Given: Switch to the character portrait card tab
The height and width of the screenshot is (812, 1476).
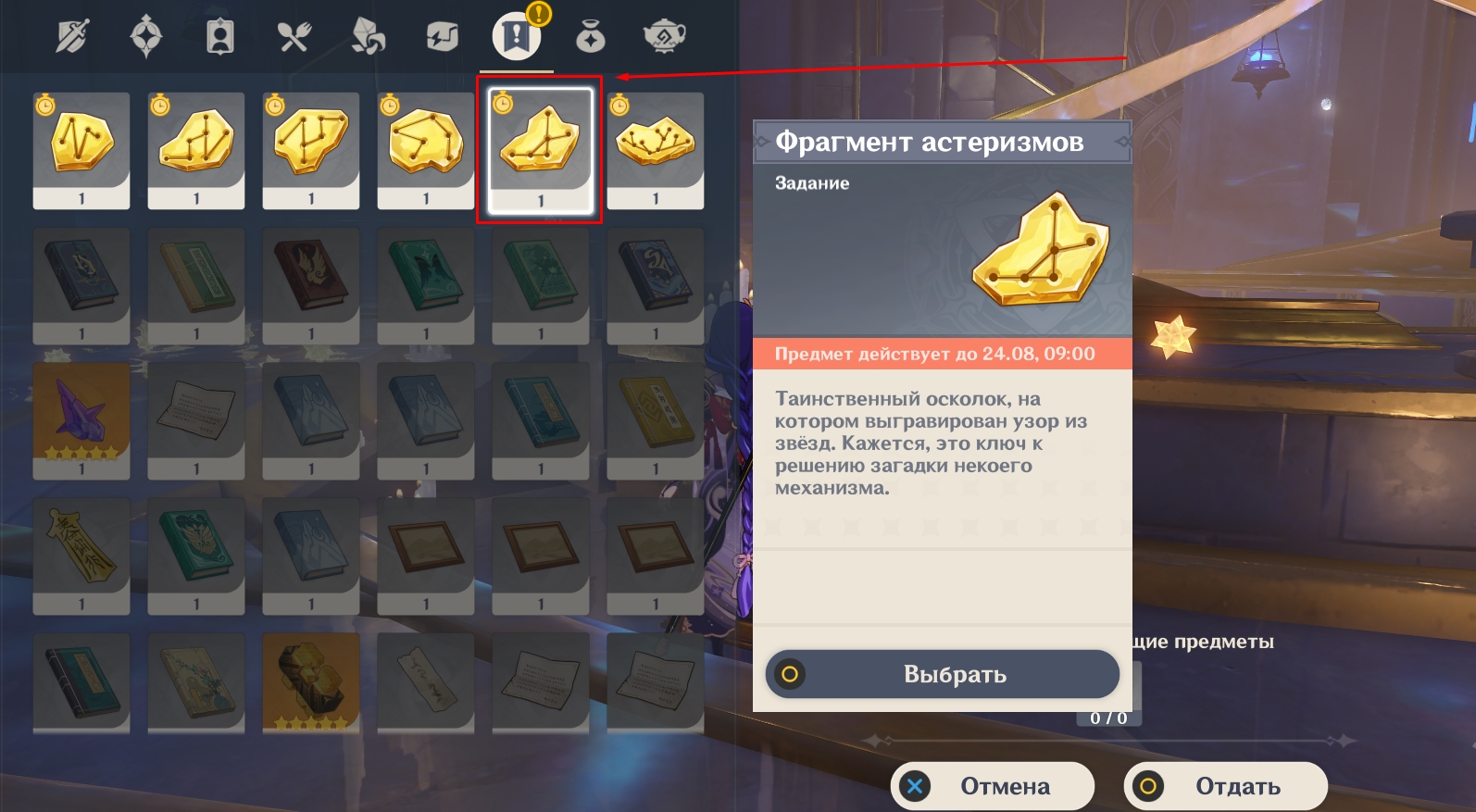Looking at the screenshot, I should pos(220,37).
